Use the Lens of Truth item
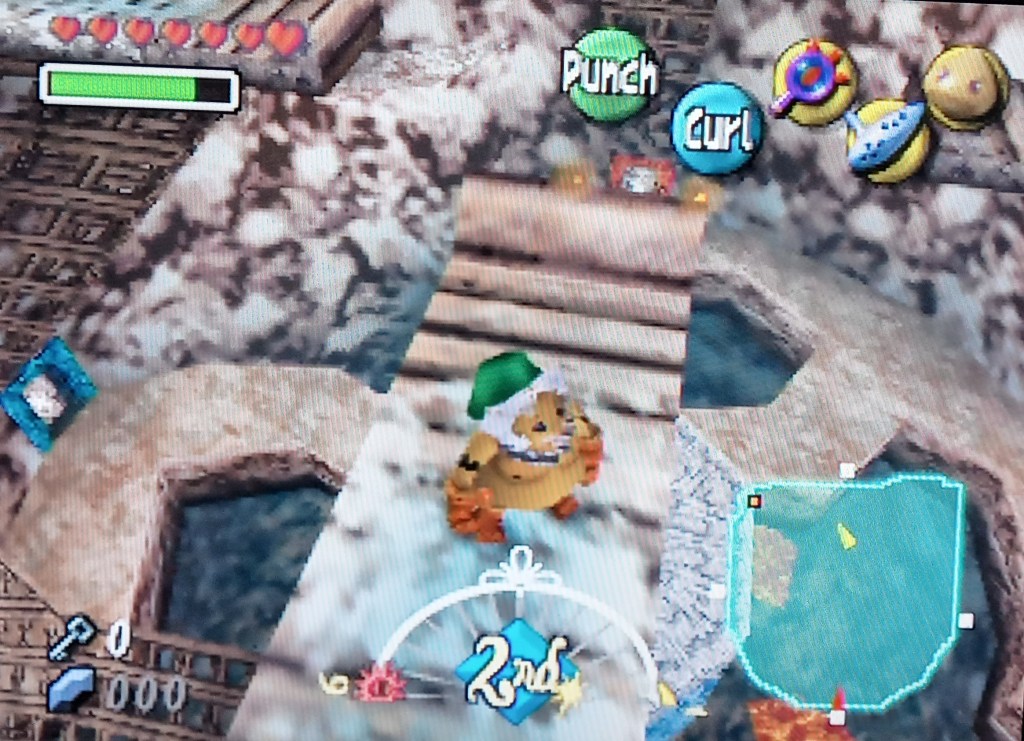Image resolution: width=1024 pixels, height=741 pixels. pyautogui.click(x=812, y=82)
